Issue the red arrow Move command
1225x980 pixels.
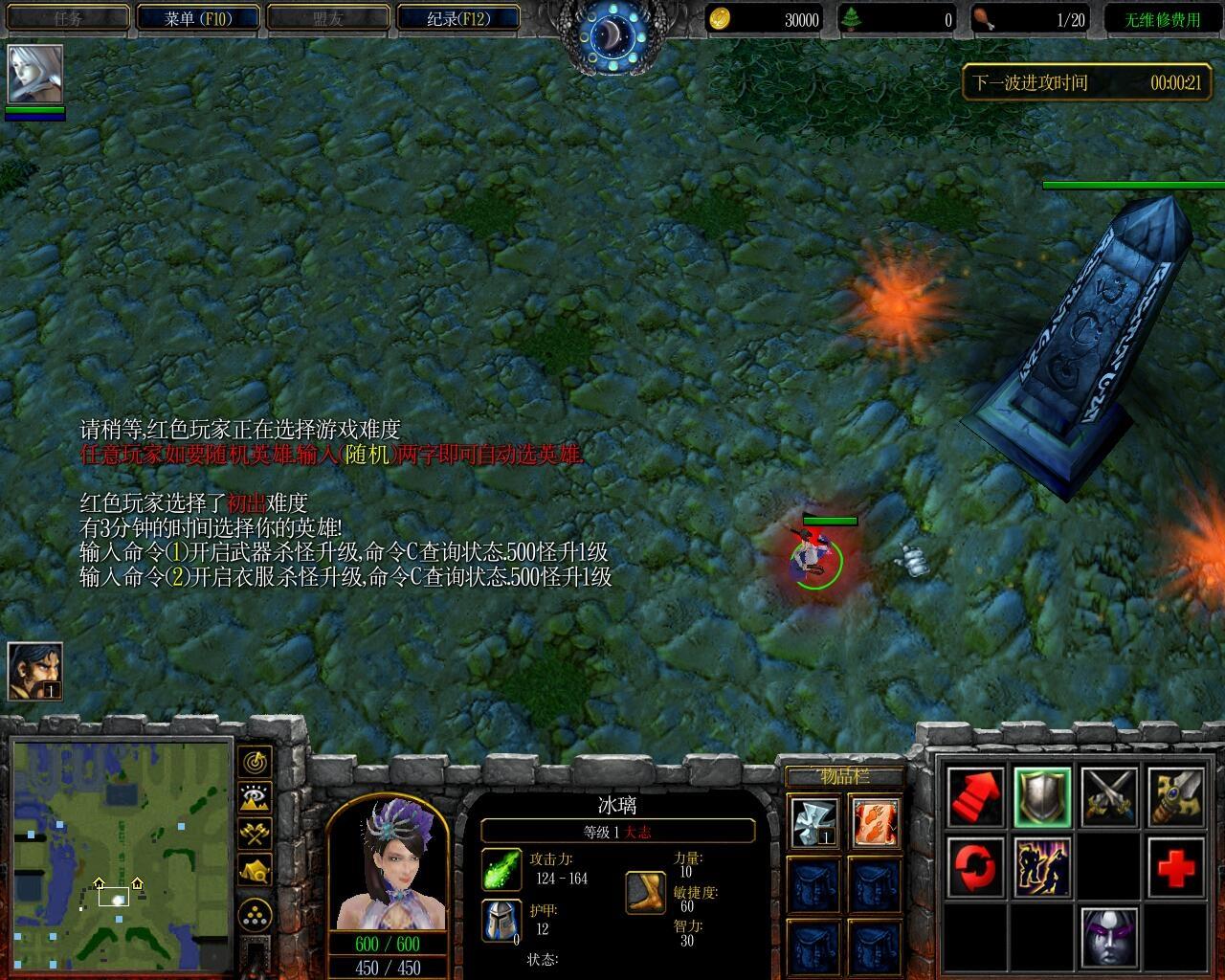click(x=975, y=797)
